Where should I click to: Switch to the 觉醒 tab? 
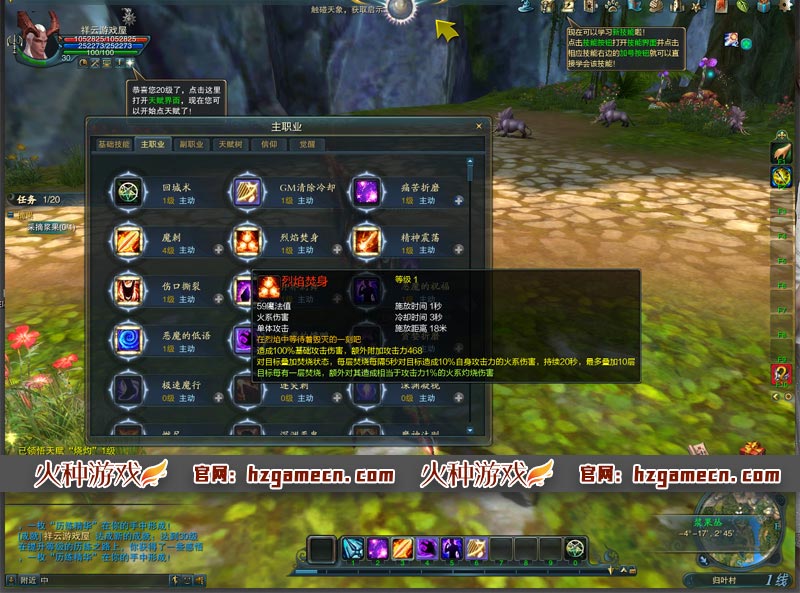(308, 144)
